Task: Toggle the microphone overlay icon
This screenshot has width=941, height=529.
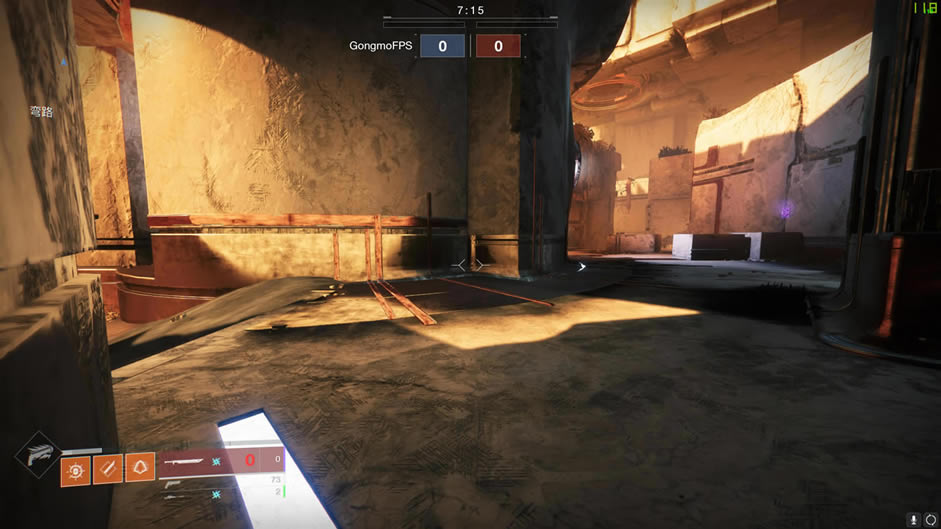Action: tap(914, 520)
